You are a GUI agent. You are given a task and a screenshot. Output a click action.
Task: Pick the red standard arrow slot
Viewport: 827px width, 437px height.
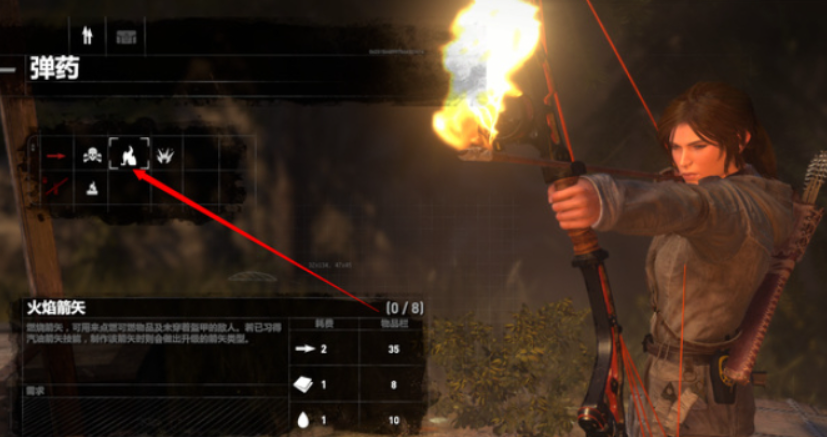point(55,155)
